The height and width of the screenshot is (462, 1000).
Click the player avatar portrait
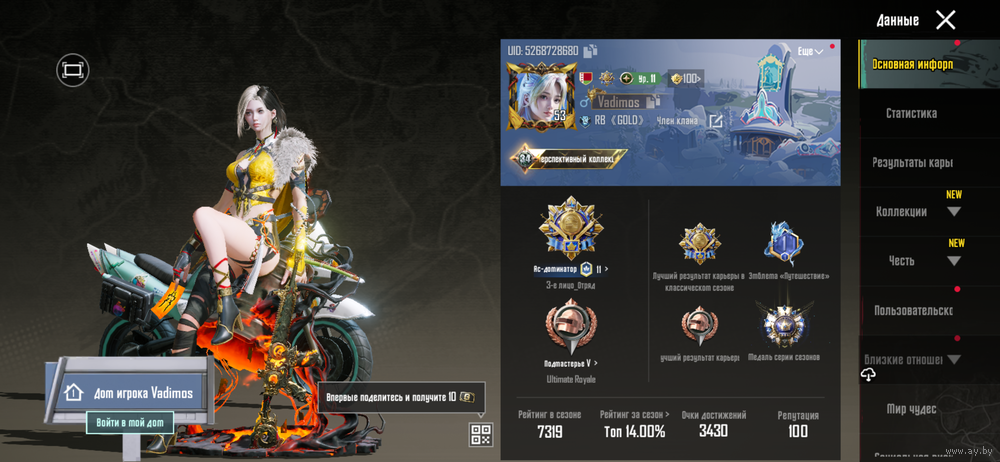[538, 95]
